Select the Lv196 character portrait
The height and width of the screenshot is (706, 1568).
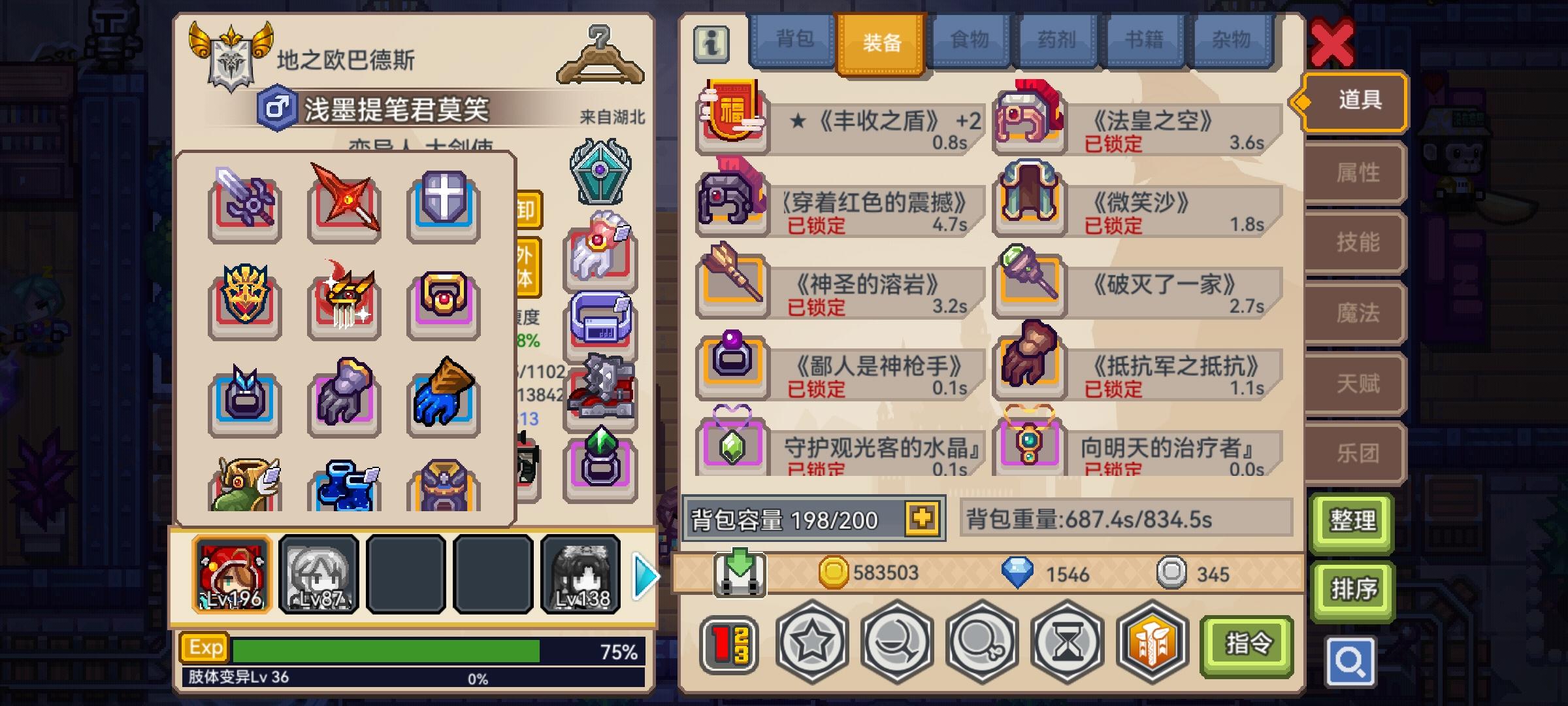(x=232, y=574)
